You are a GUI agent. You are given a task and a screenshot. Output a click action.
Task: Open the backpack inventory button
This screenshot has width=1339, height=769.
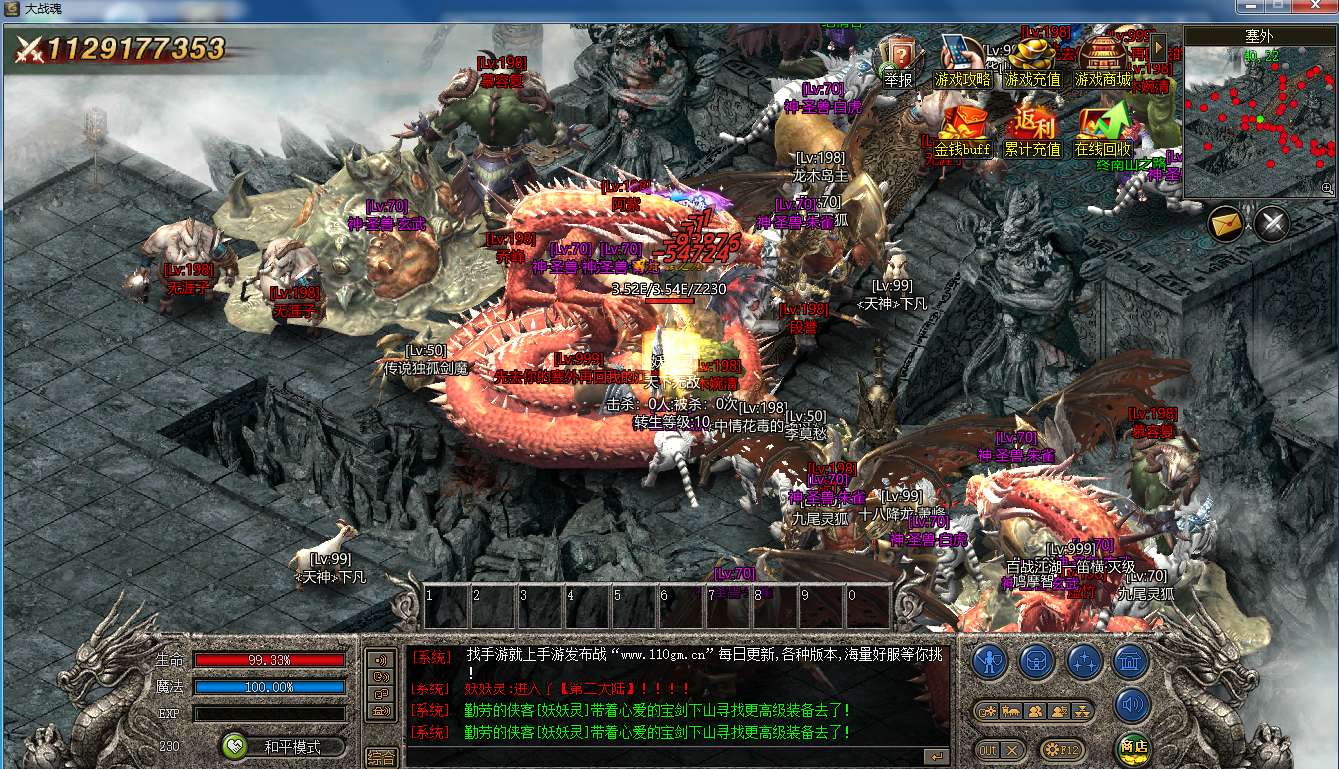pos(1037,661)
